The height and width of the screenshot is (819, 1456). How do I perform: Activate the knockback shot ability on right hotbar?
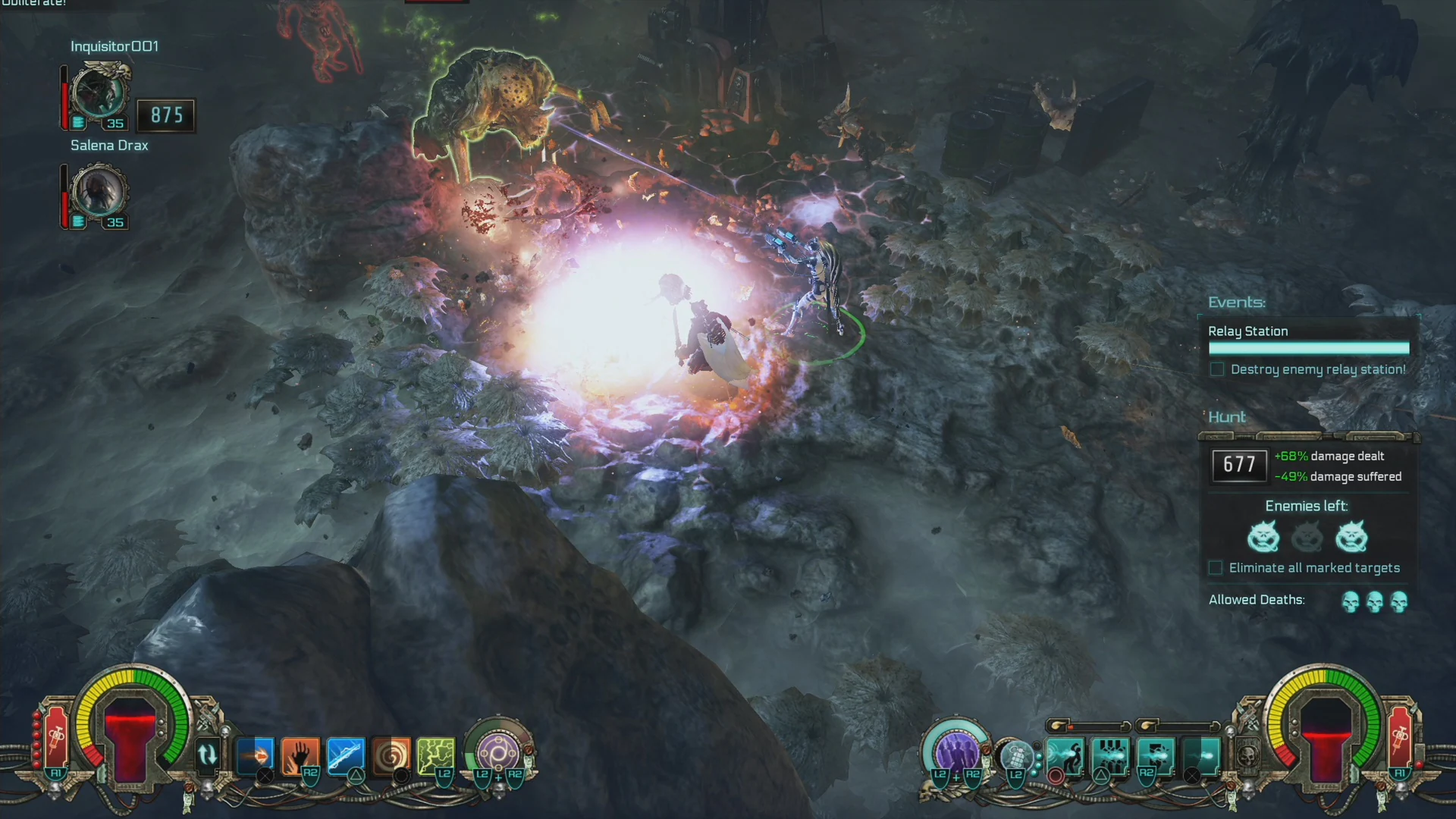coord(1065,755)
